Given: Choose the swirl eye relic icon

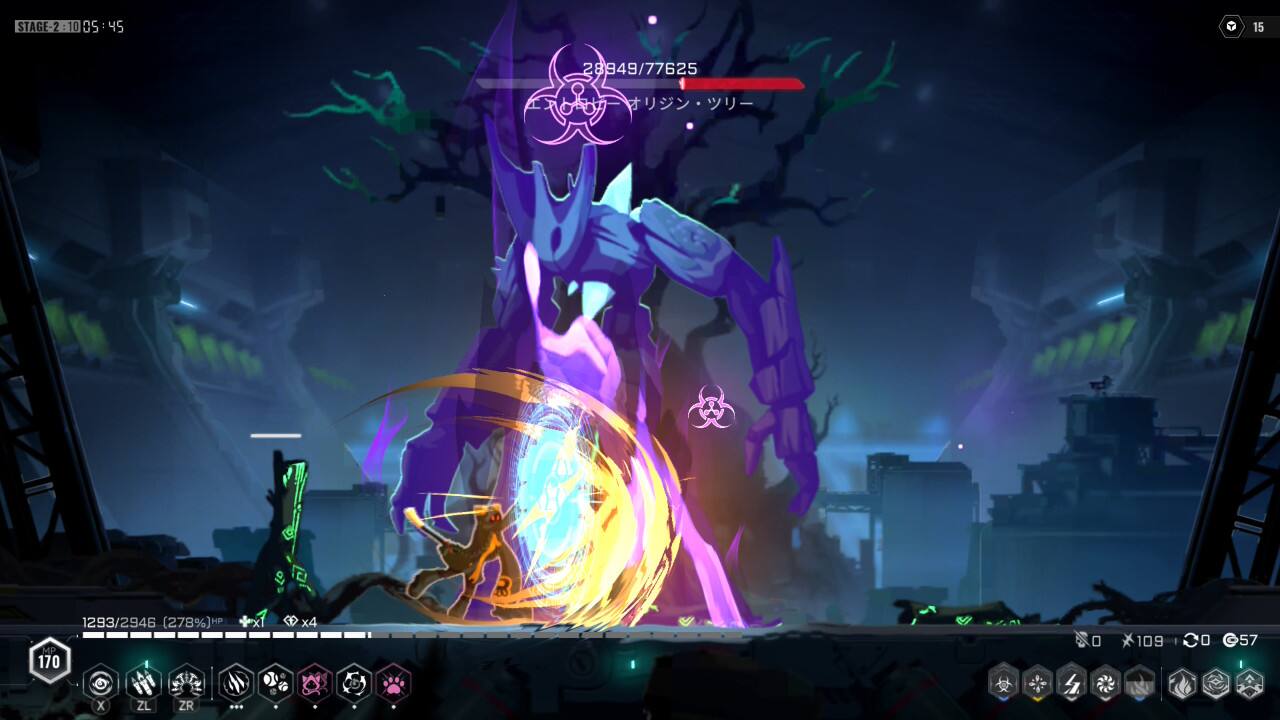Looking at the screenshot, I should 1216,682.
